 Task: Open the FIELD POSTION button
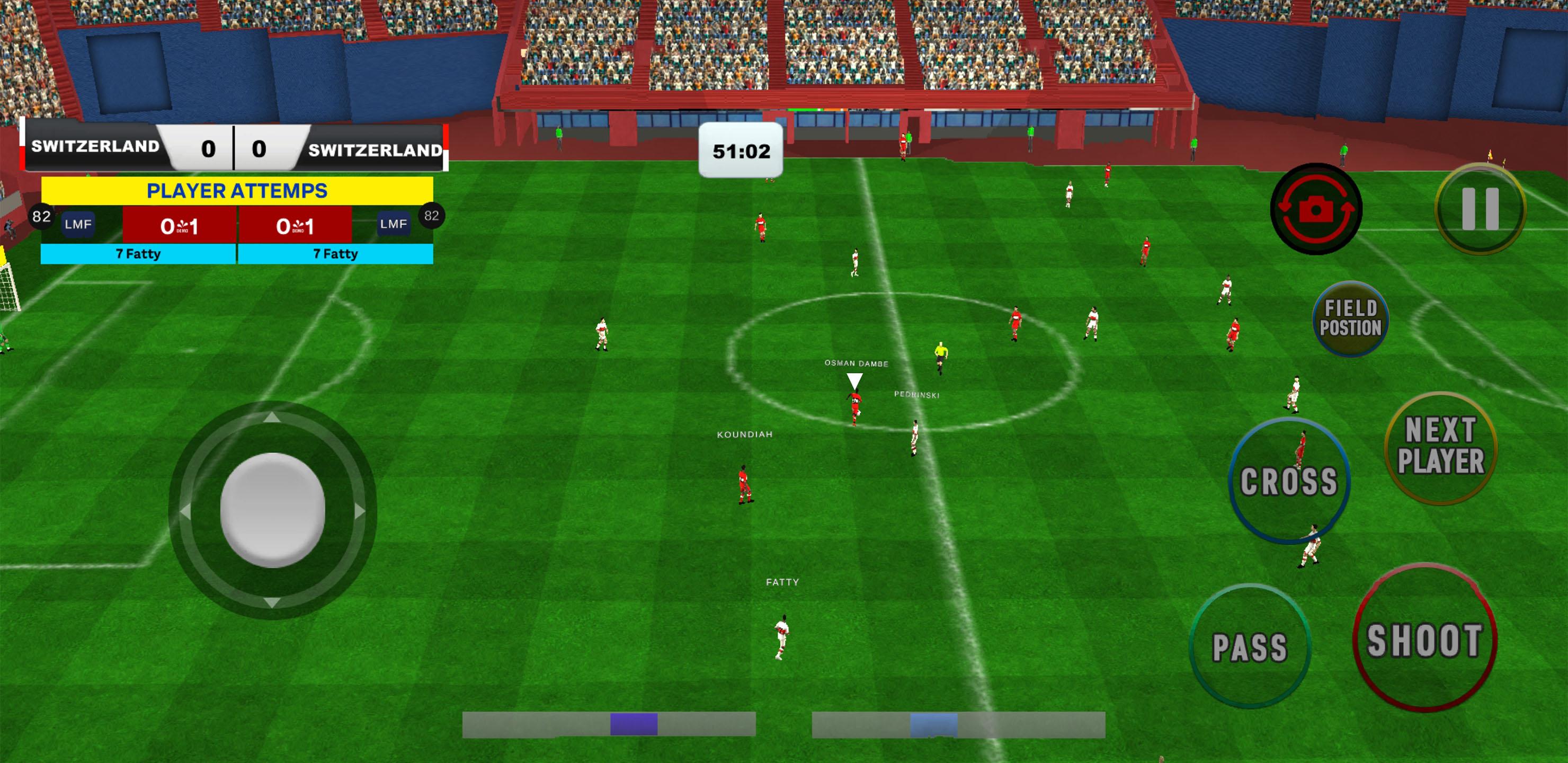point(1350,318)
